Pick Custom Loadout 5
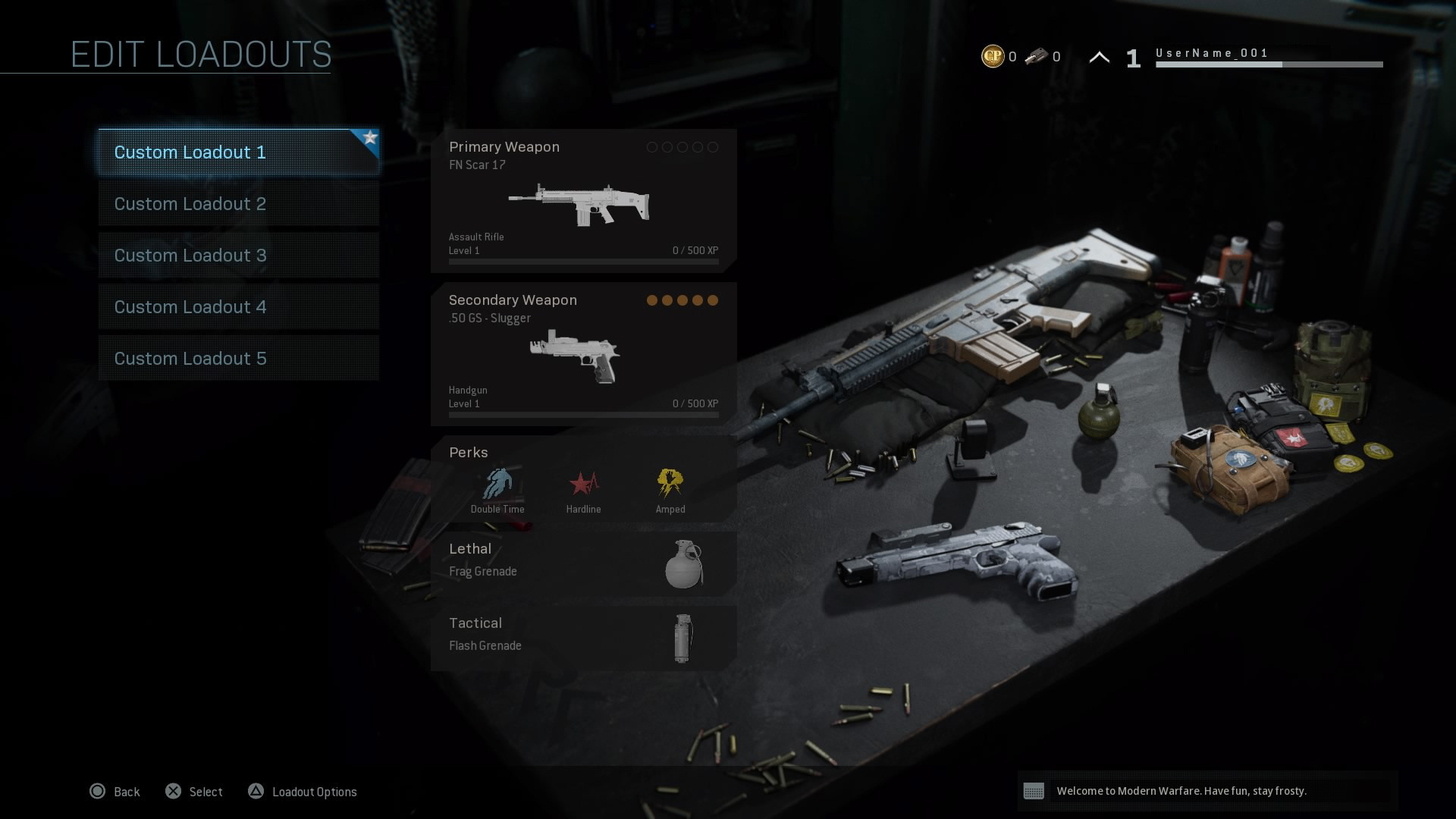Image resolution: width=1456 pixels, height=819 pixels. pyautogui.click(x=238, y=359)
